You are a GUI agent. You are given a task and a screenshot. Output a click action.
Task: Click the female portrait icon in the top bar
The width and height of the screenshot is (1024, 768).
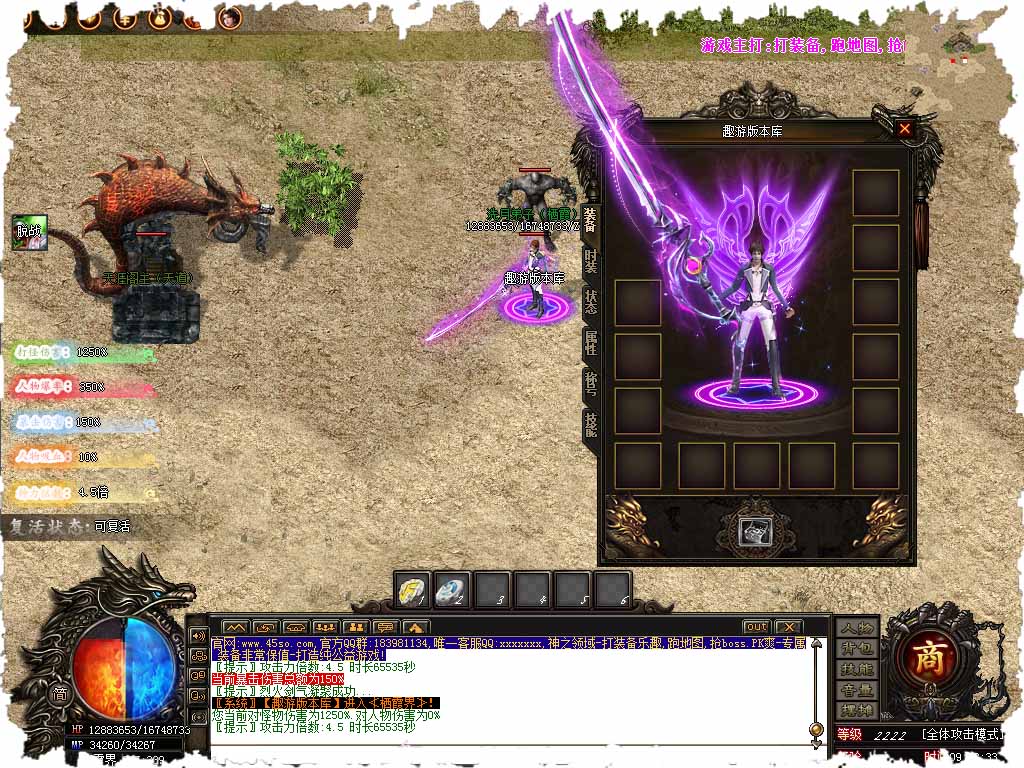point(230,17)
